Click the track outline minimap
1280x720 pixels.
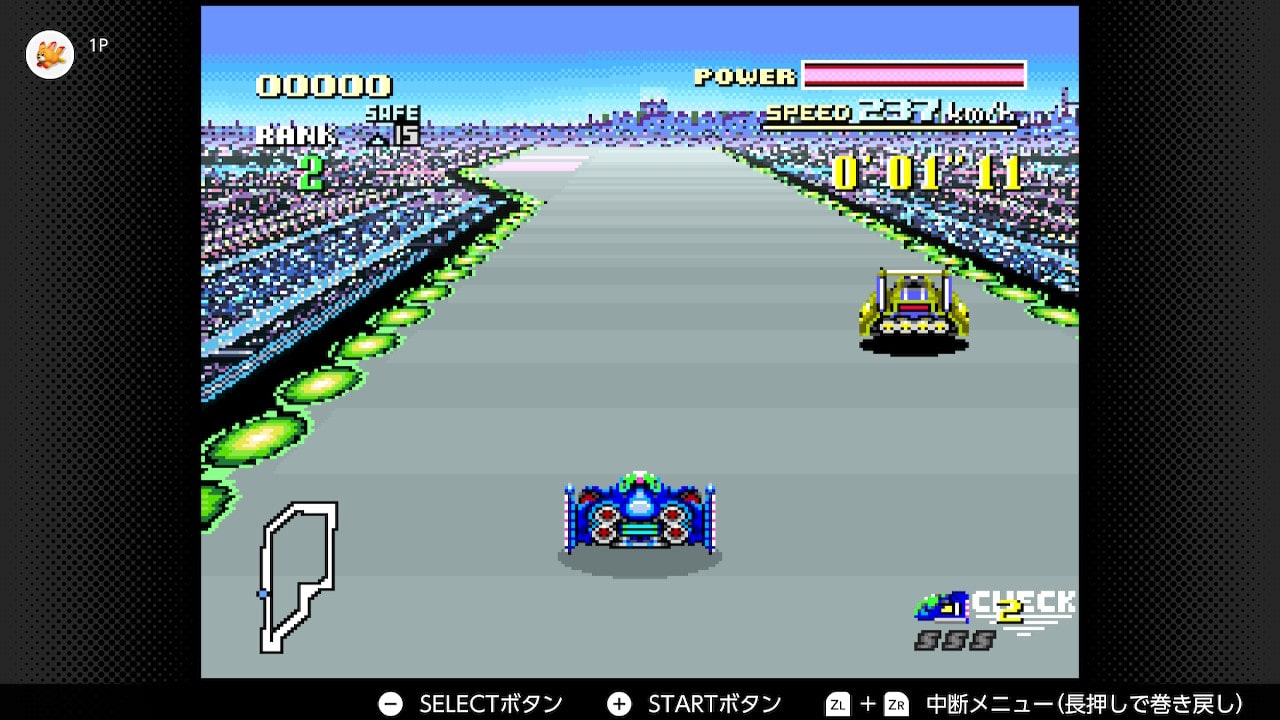tap(297, 577)
